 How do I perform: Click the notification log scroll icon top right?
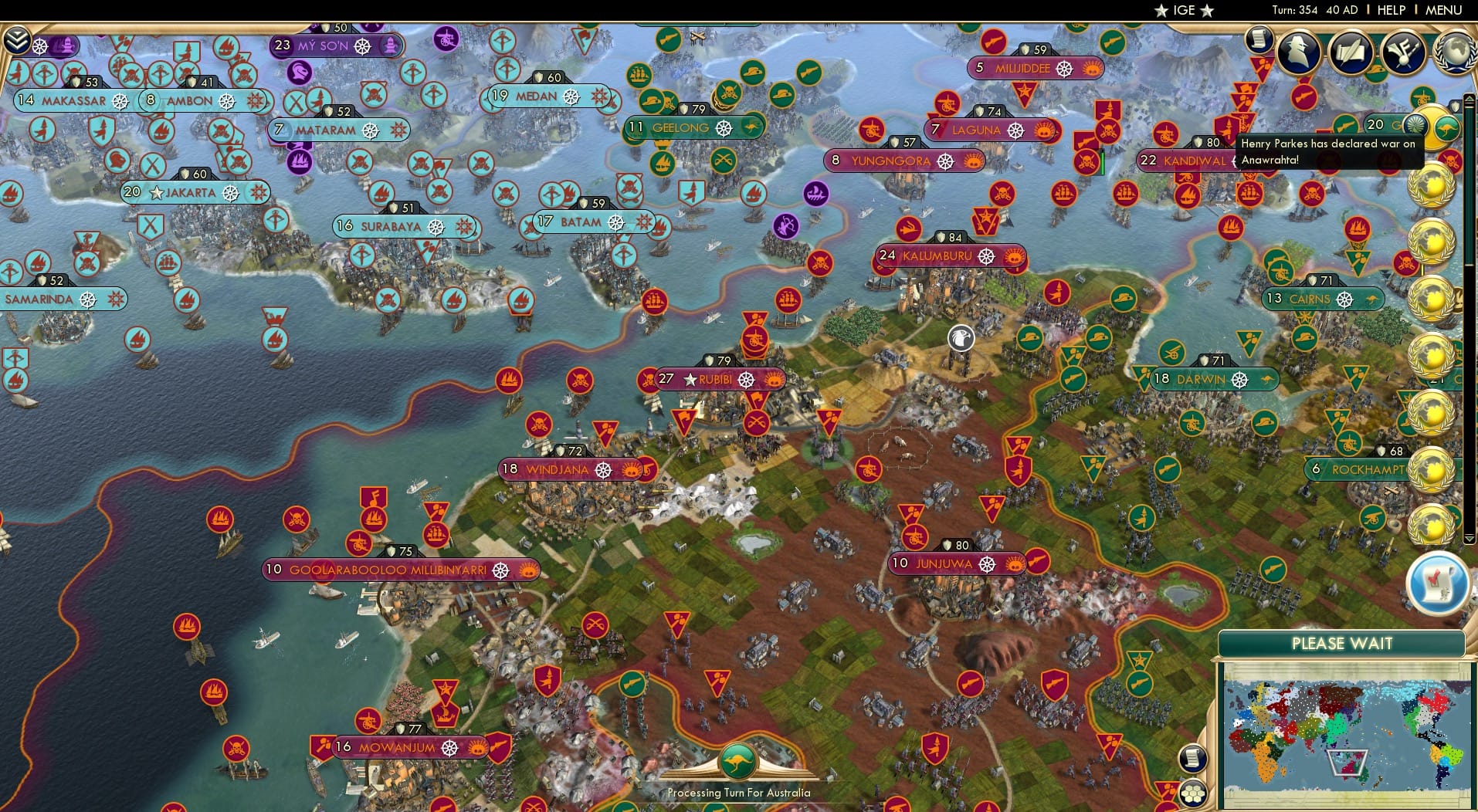coord(1259,38)
